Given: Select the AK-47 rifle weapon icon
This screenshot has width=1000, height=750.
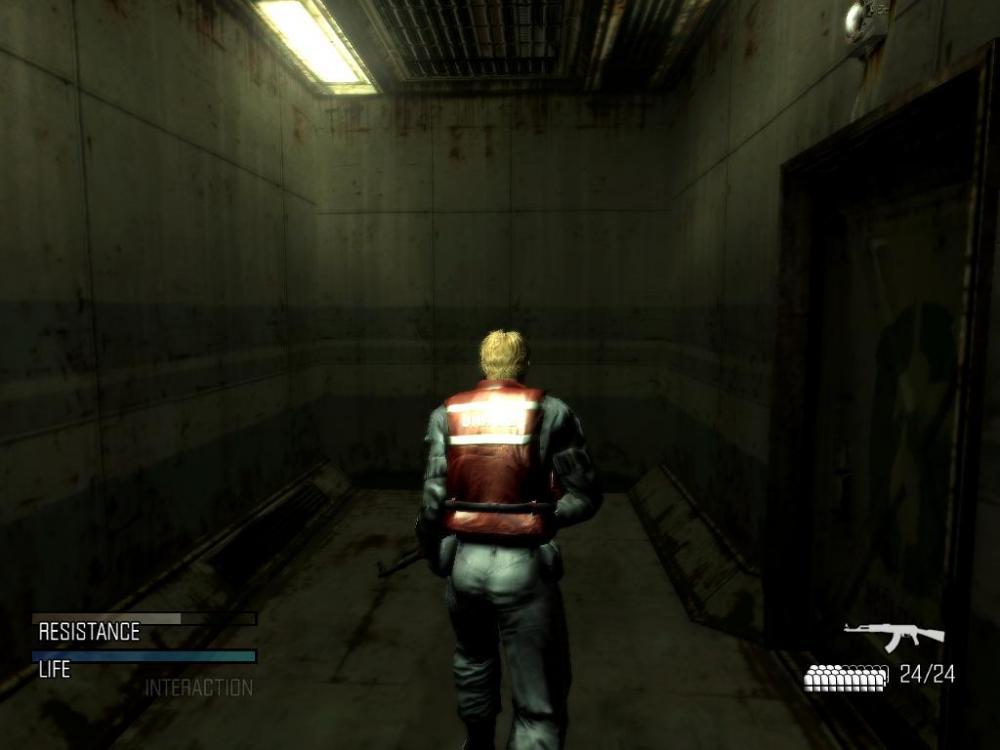Looking at the screenshot, I should coord(893,635).
